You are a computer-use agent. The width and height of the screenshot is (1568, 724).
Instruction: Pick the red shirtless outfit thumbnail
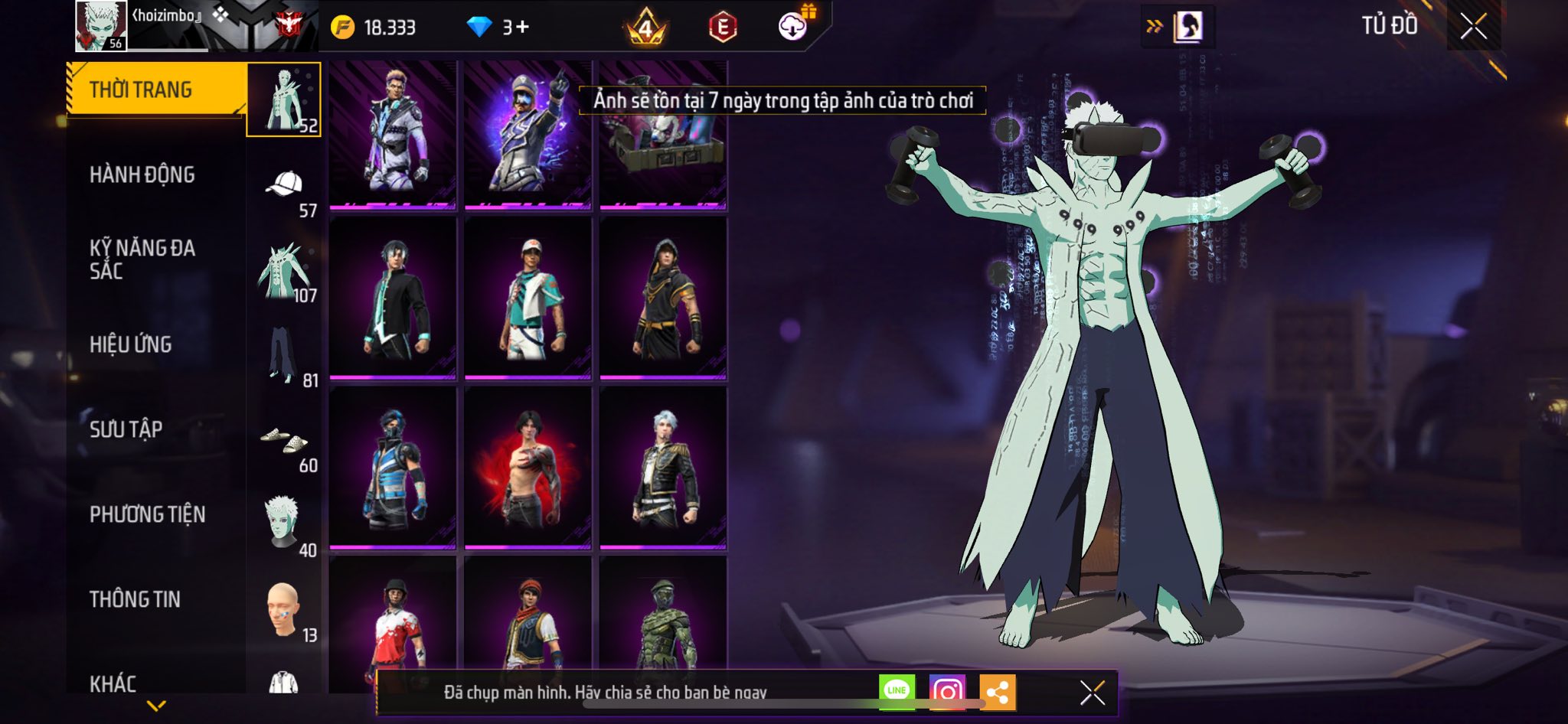(528, 467)
